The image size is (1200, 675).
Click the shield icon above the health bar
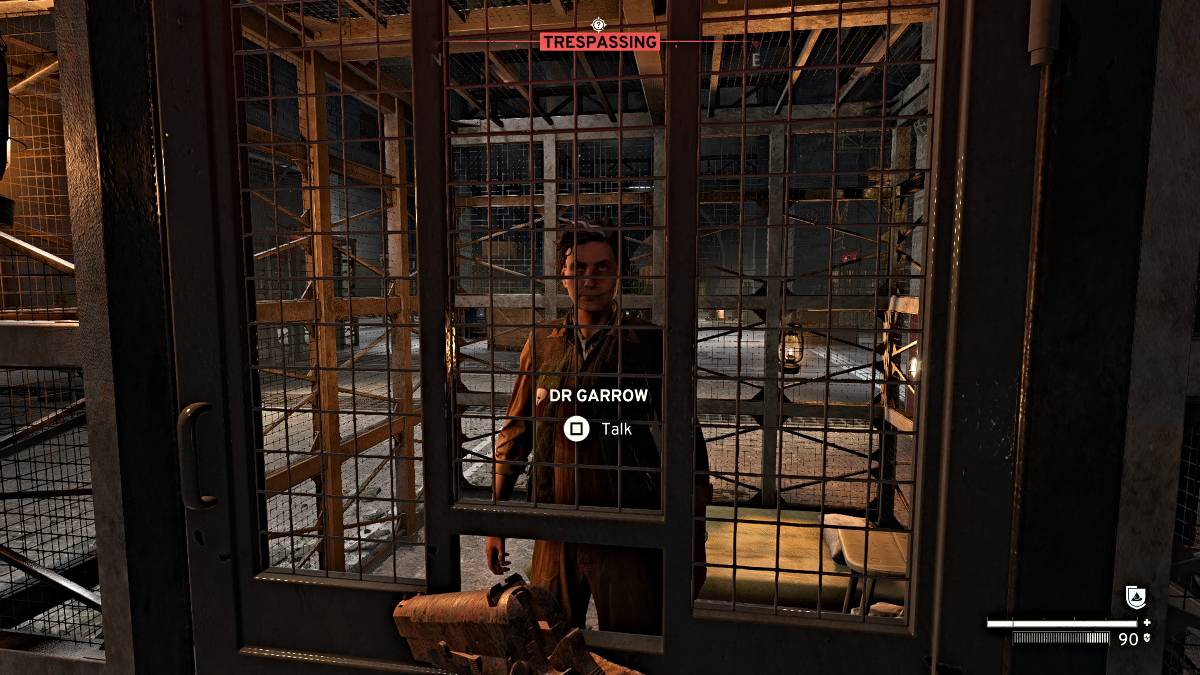1136,597
